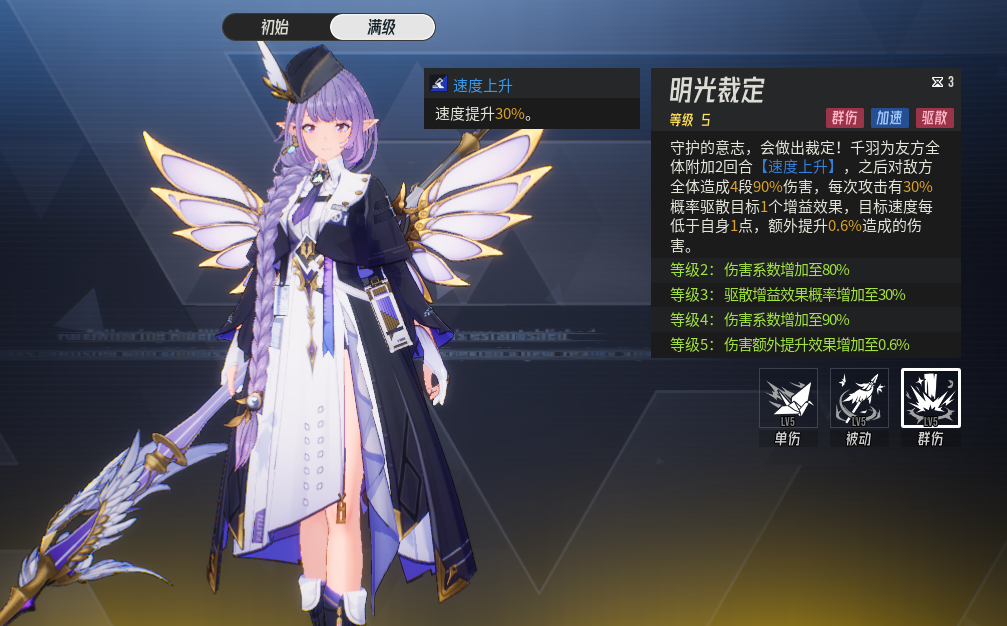Show the 单伤 single-target skill
Viewport: 1007px width, 626px height.
(x=788, y=398)
